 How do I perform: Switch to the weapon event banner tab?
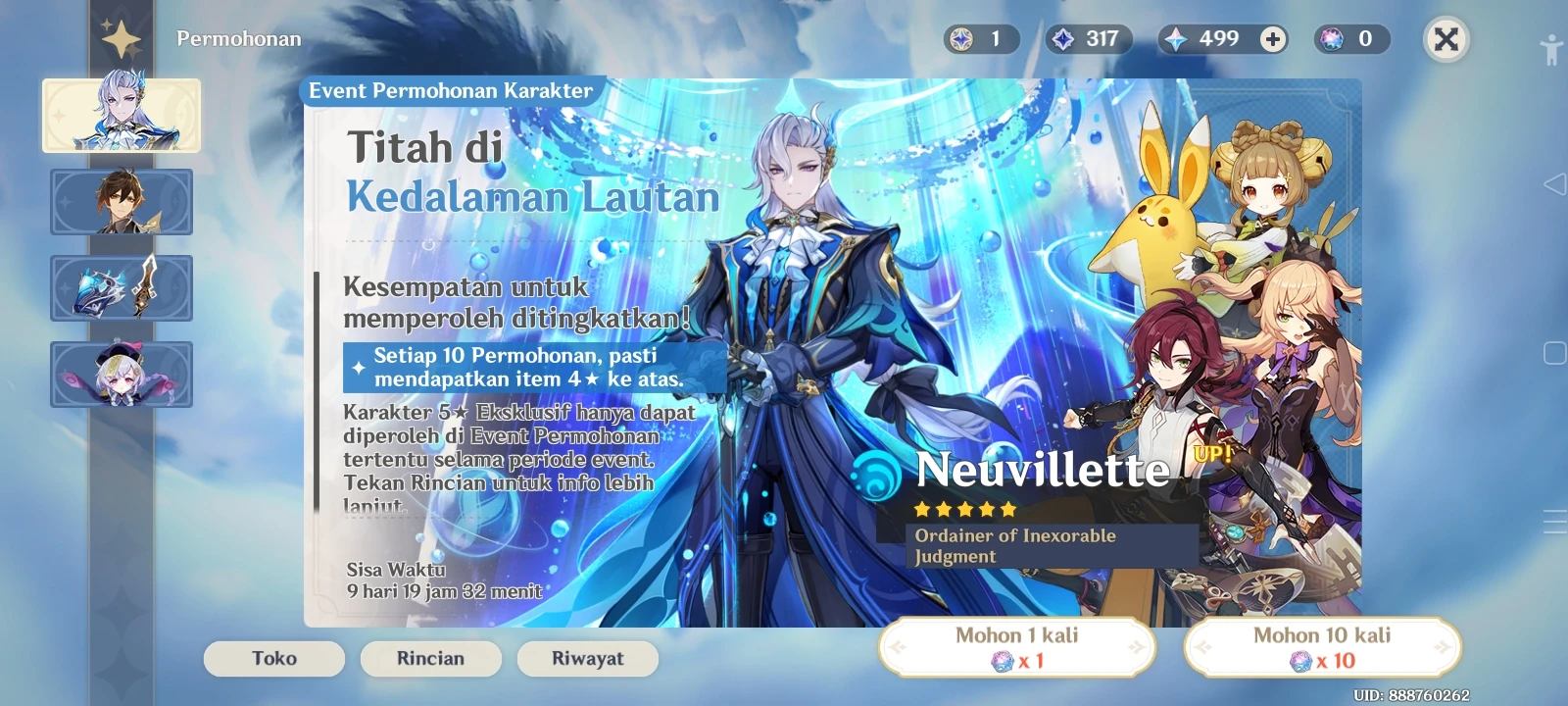[122, 288]
